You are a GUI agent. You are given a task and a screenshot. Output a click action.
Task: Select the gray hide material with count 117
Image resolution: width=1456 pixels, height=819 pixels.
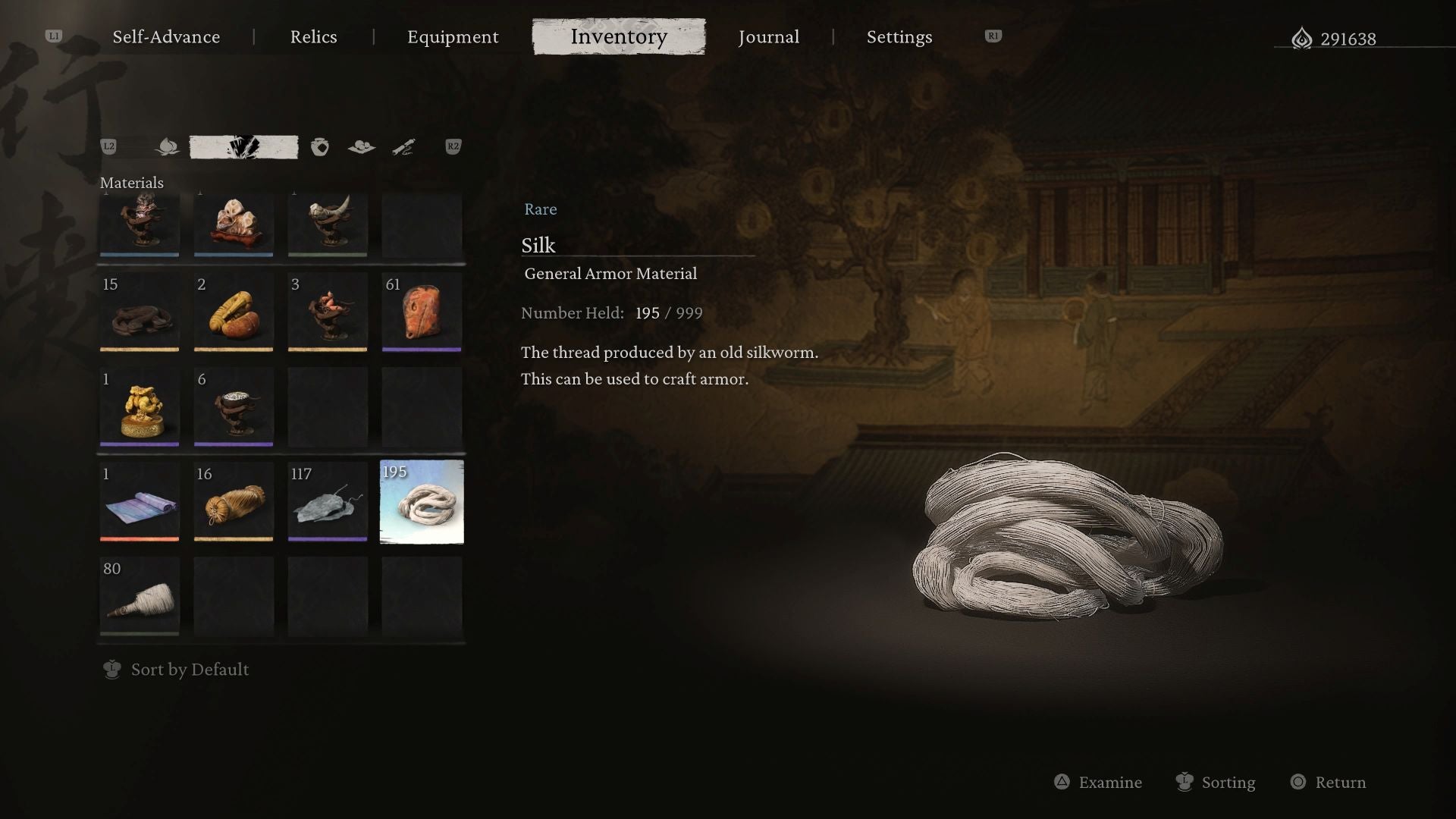328,502
